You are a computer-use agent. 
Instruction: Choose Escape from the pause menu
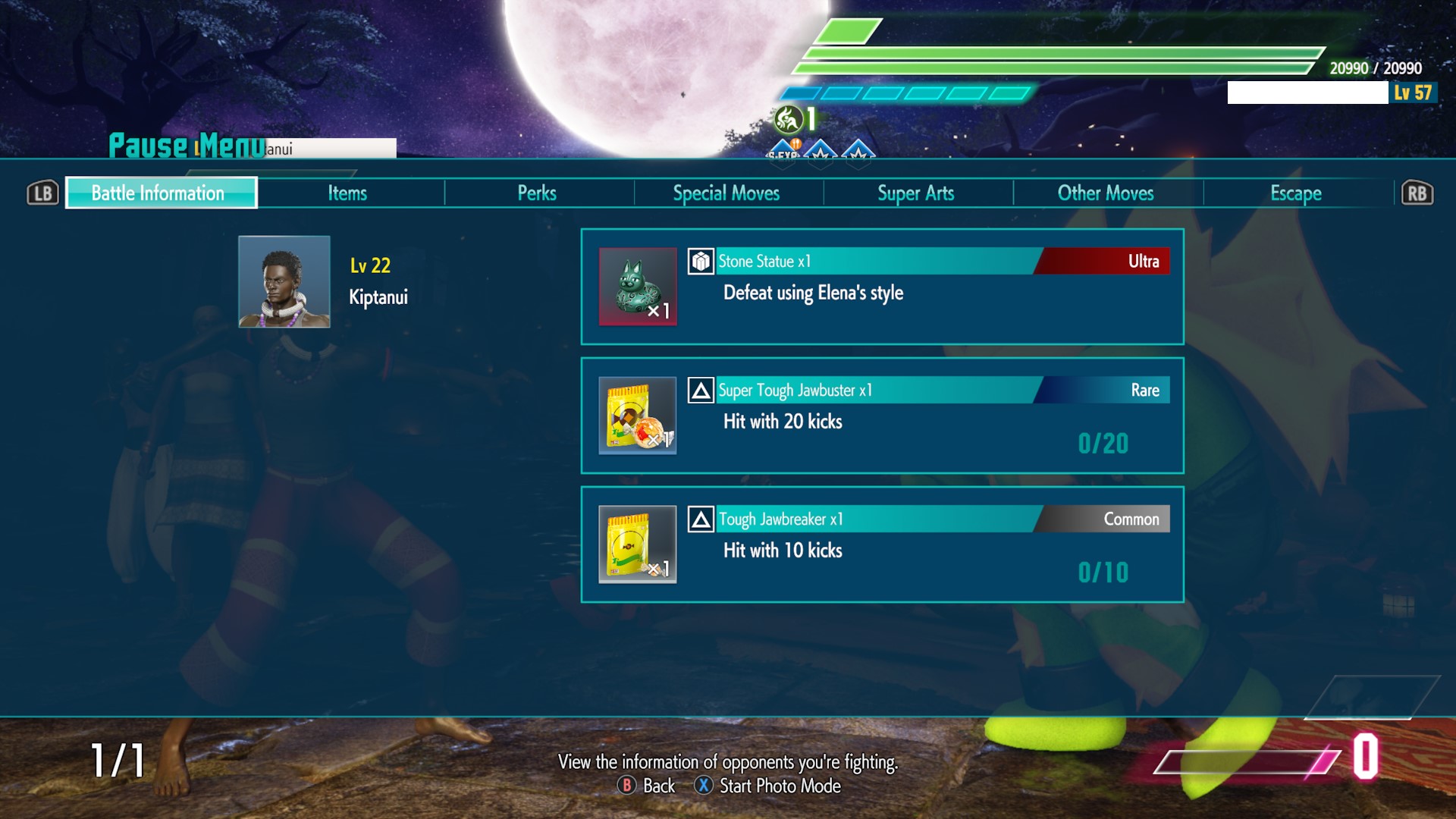tap(1295, 193)
